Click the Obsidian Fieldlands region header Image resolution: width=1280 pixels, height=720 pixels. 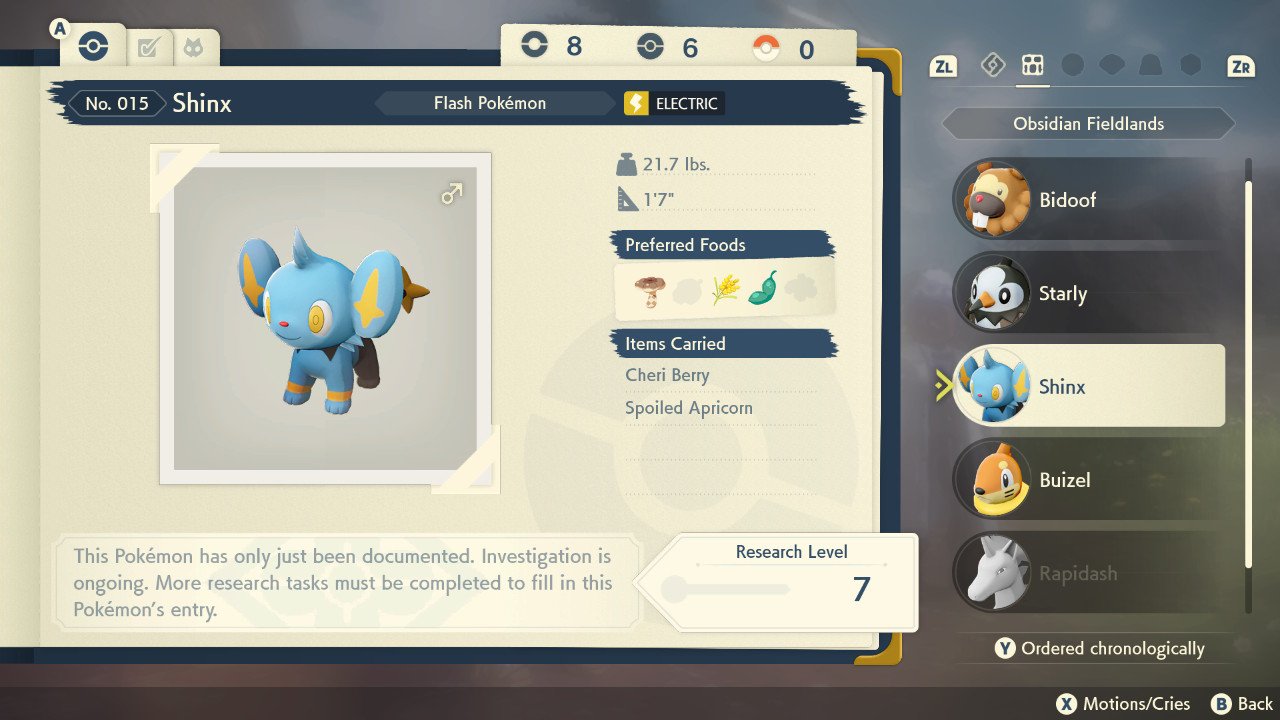point(1088,124)
